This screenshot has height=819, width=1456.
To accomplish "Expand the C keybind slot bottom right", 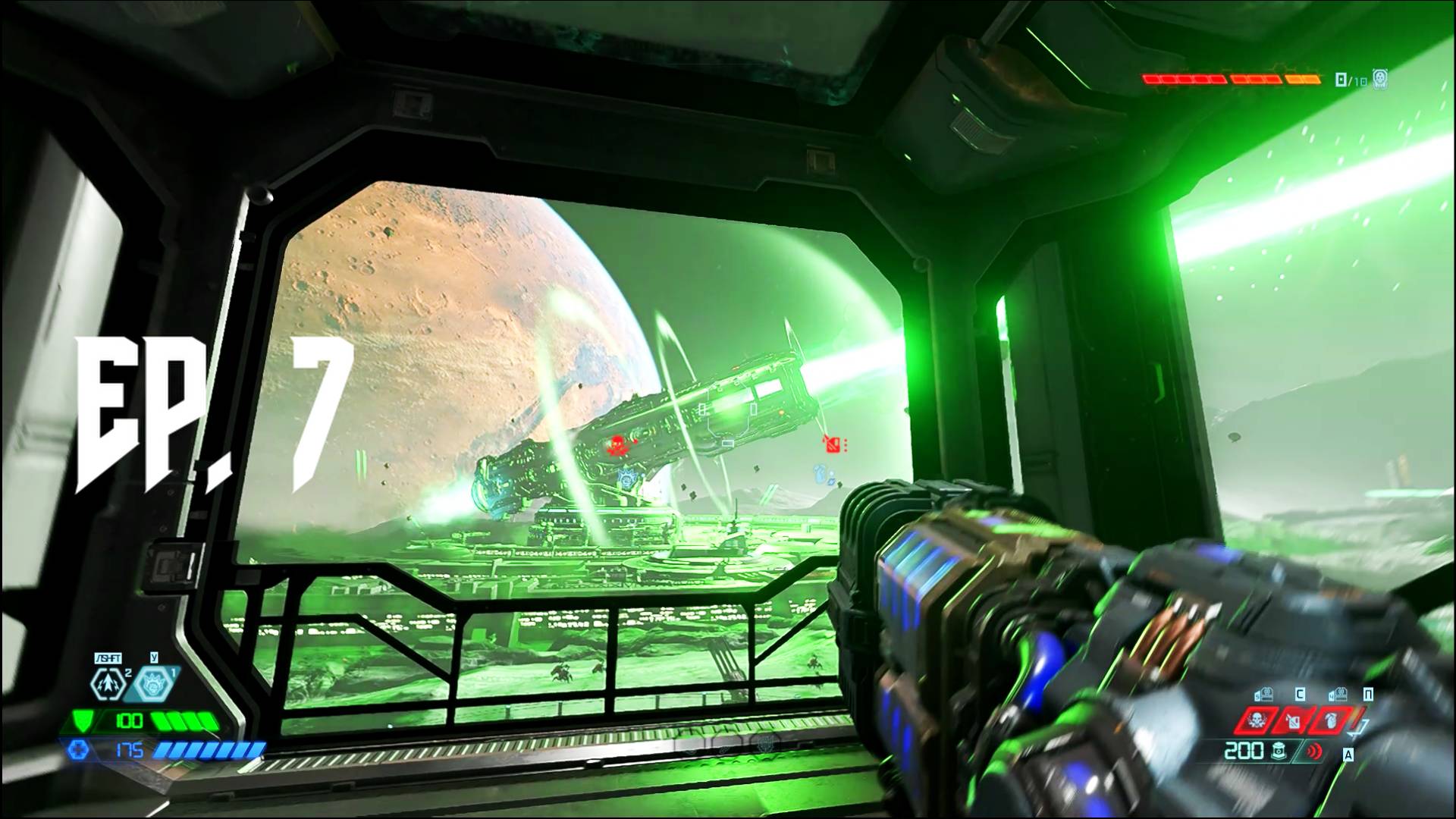I will (x=1299, y=693).
